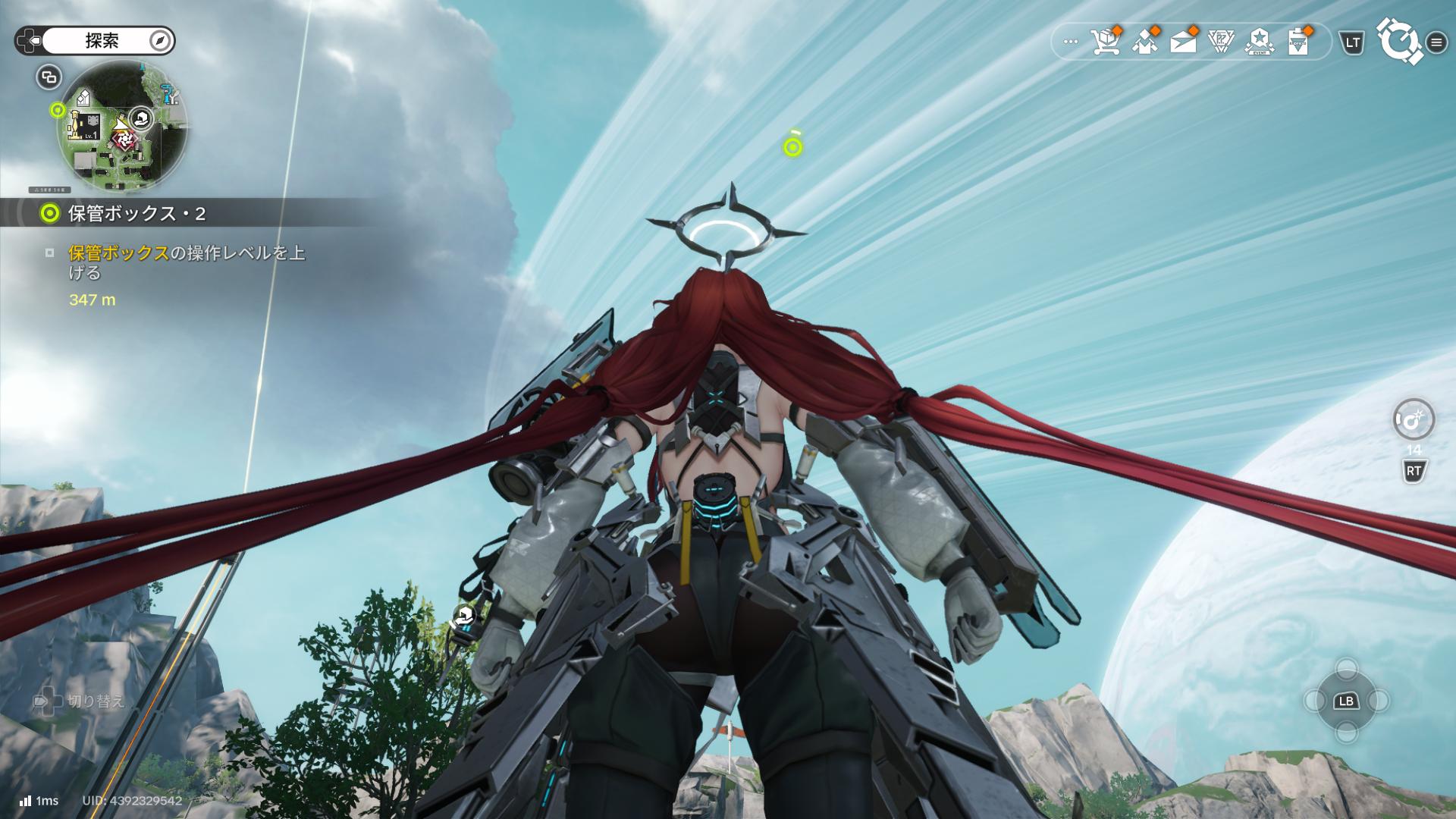This screenshot has height=819, width=1456.
Task: Click the compass icon in 探索 bar
Action: coord(160,41)
